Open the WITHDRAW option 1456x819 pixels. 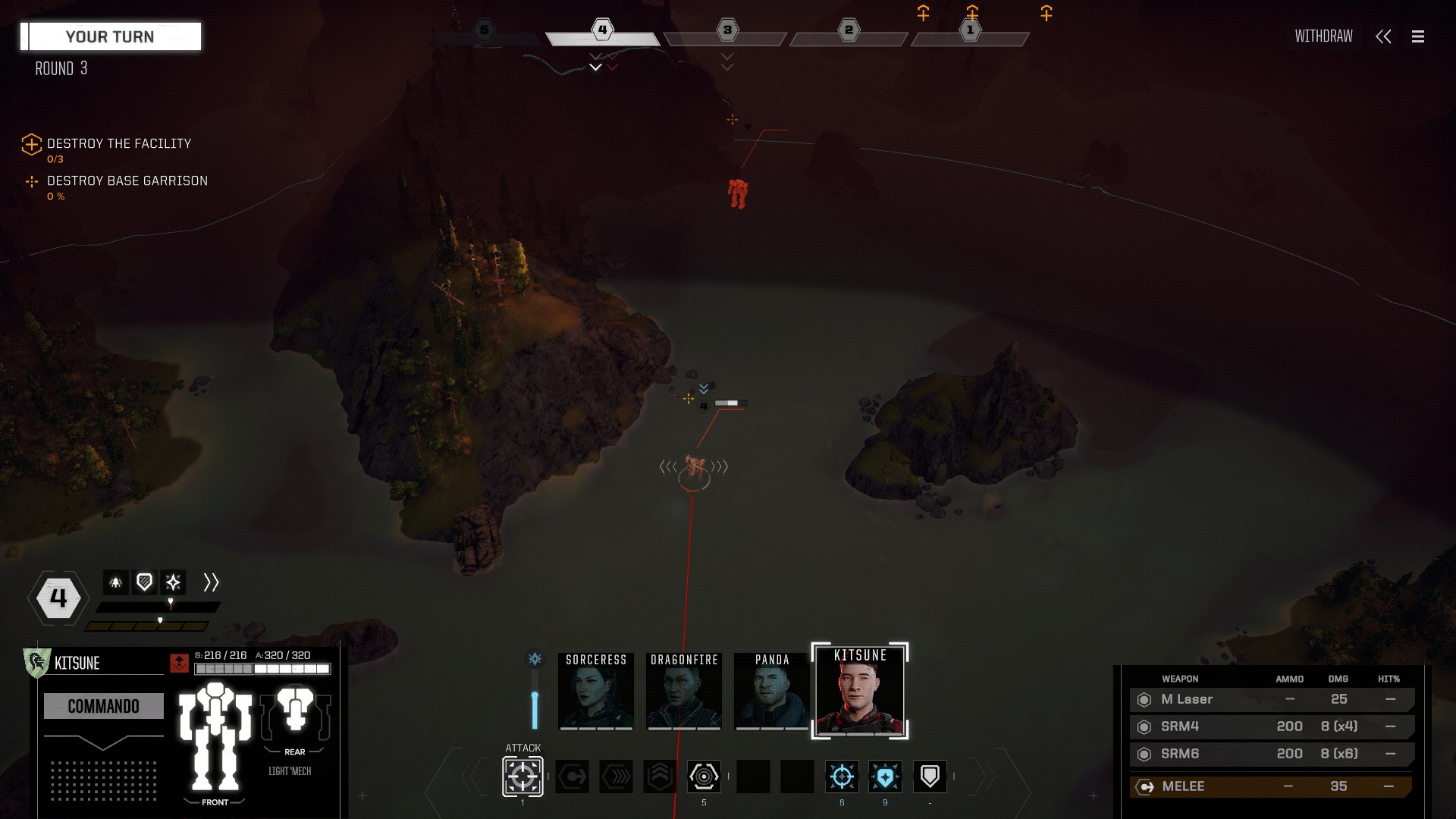coord(1323,36)
